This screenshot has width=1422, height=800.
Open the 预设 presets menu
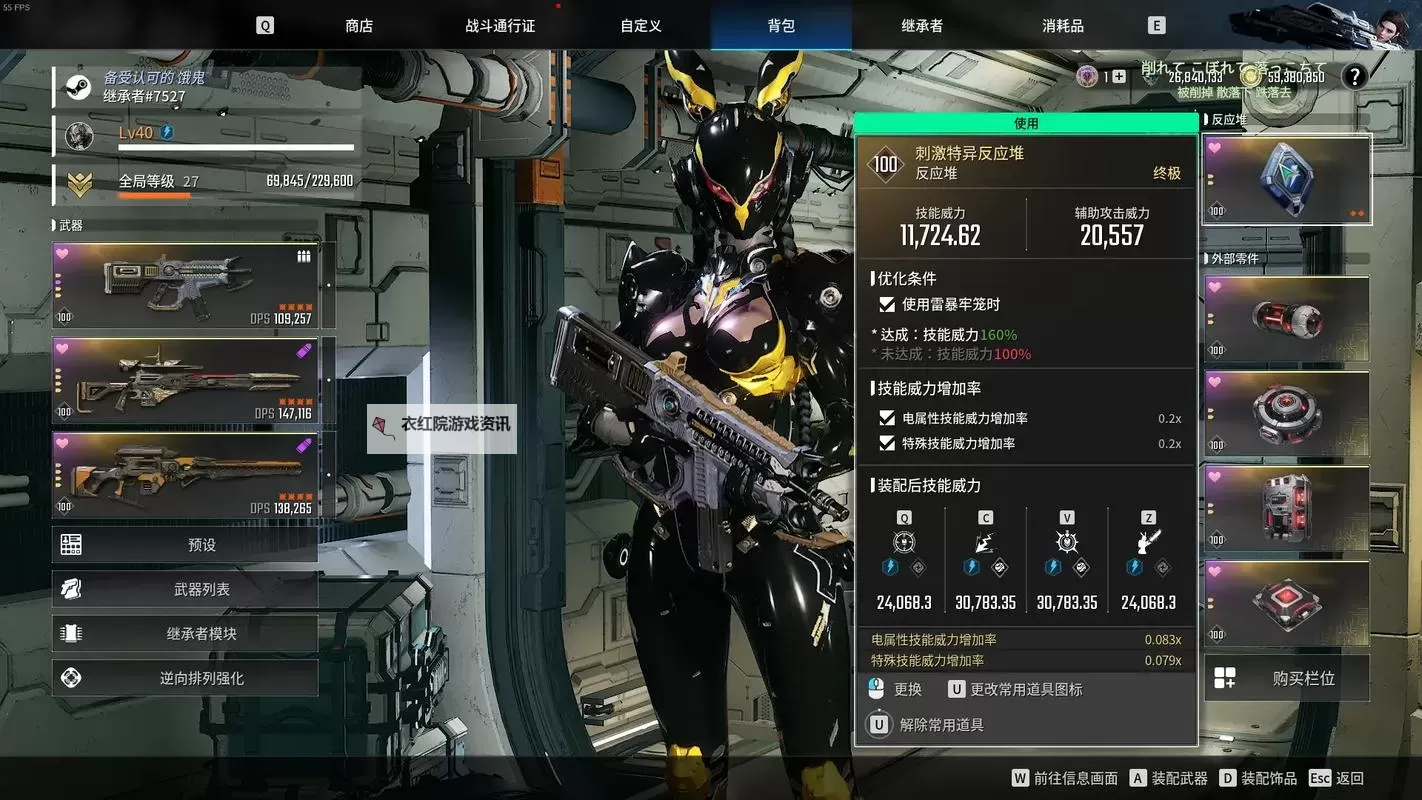pos(186,545)
